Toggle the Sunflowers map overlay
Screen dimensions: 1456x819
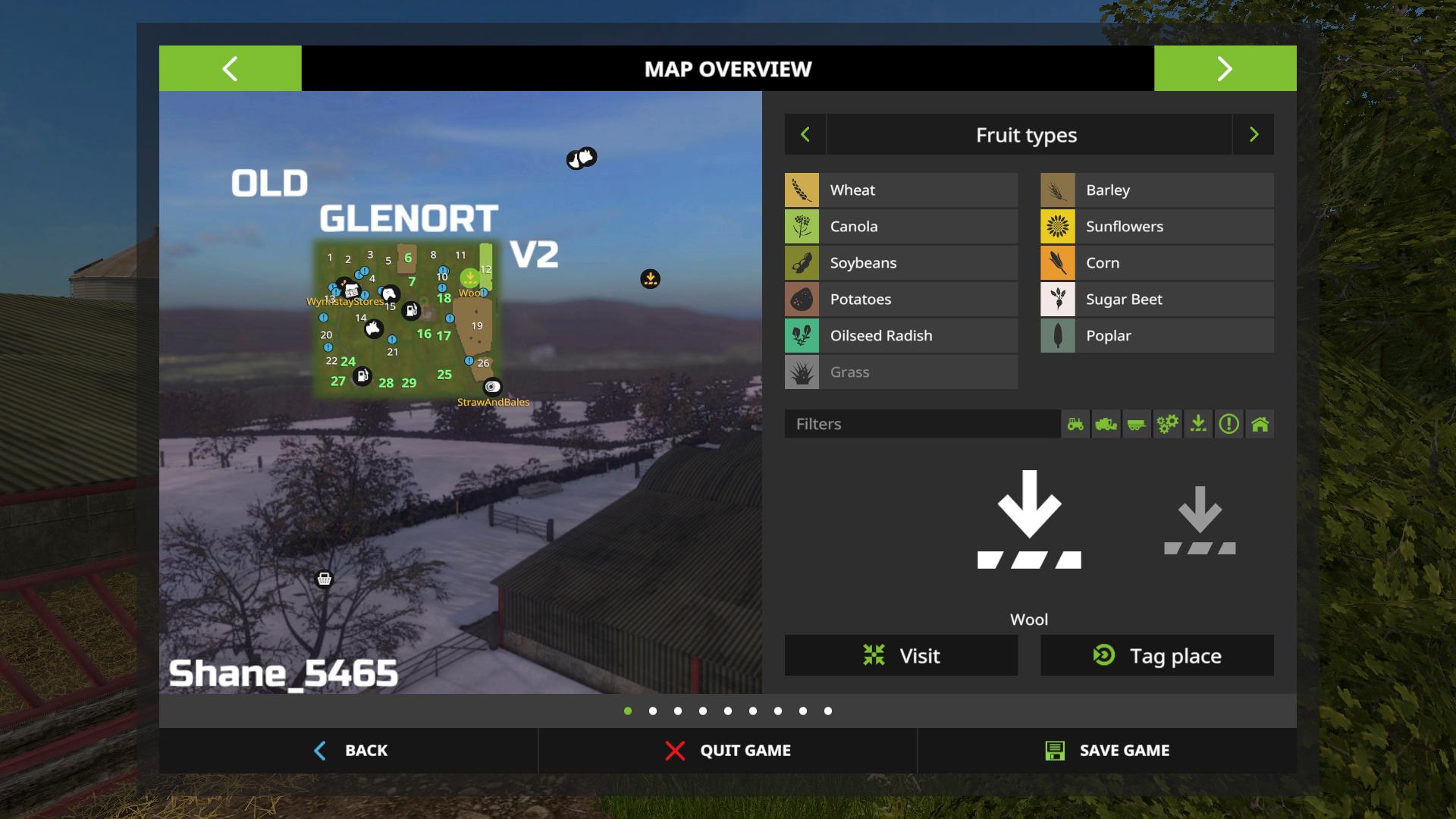[x=1156, y=226]
